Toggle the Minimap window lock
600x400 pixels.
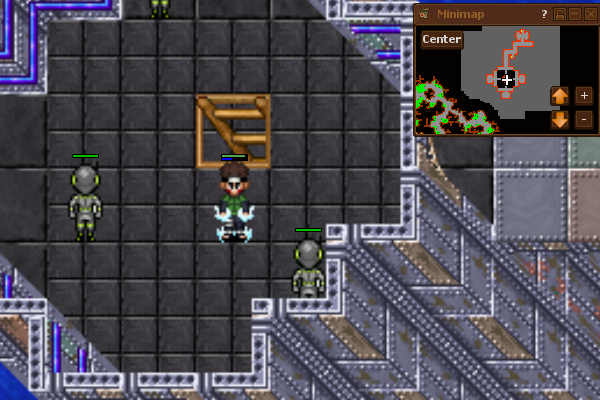tap(561, 14)
